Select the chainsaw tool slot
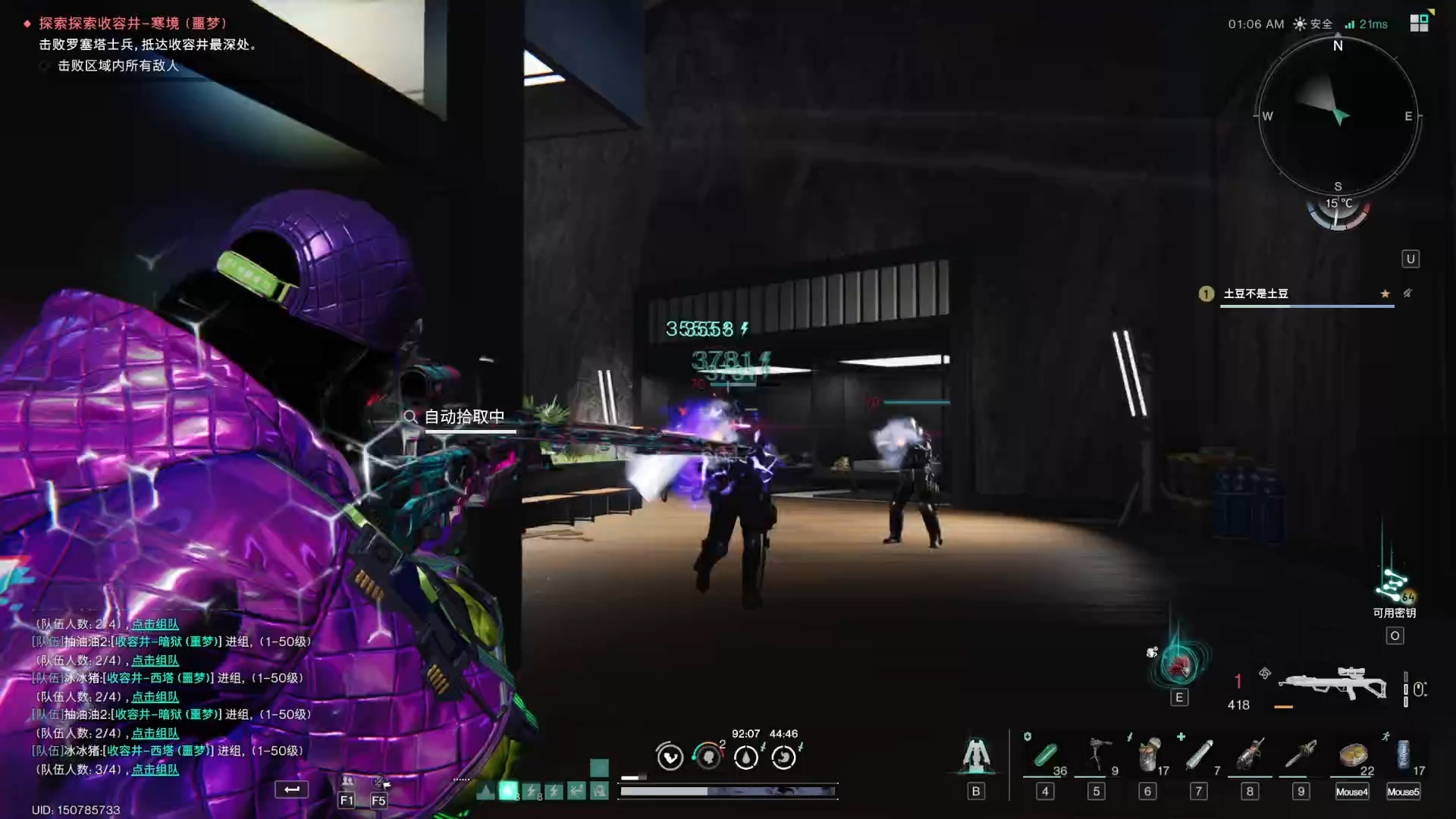Screen dimensions: 1456x819 click(x=1301, y=755)
